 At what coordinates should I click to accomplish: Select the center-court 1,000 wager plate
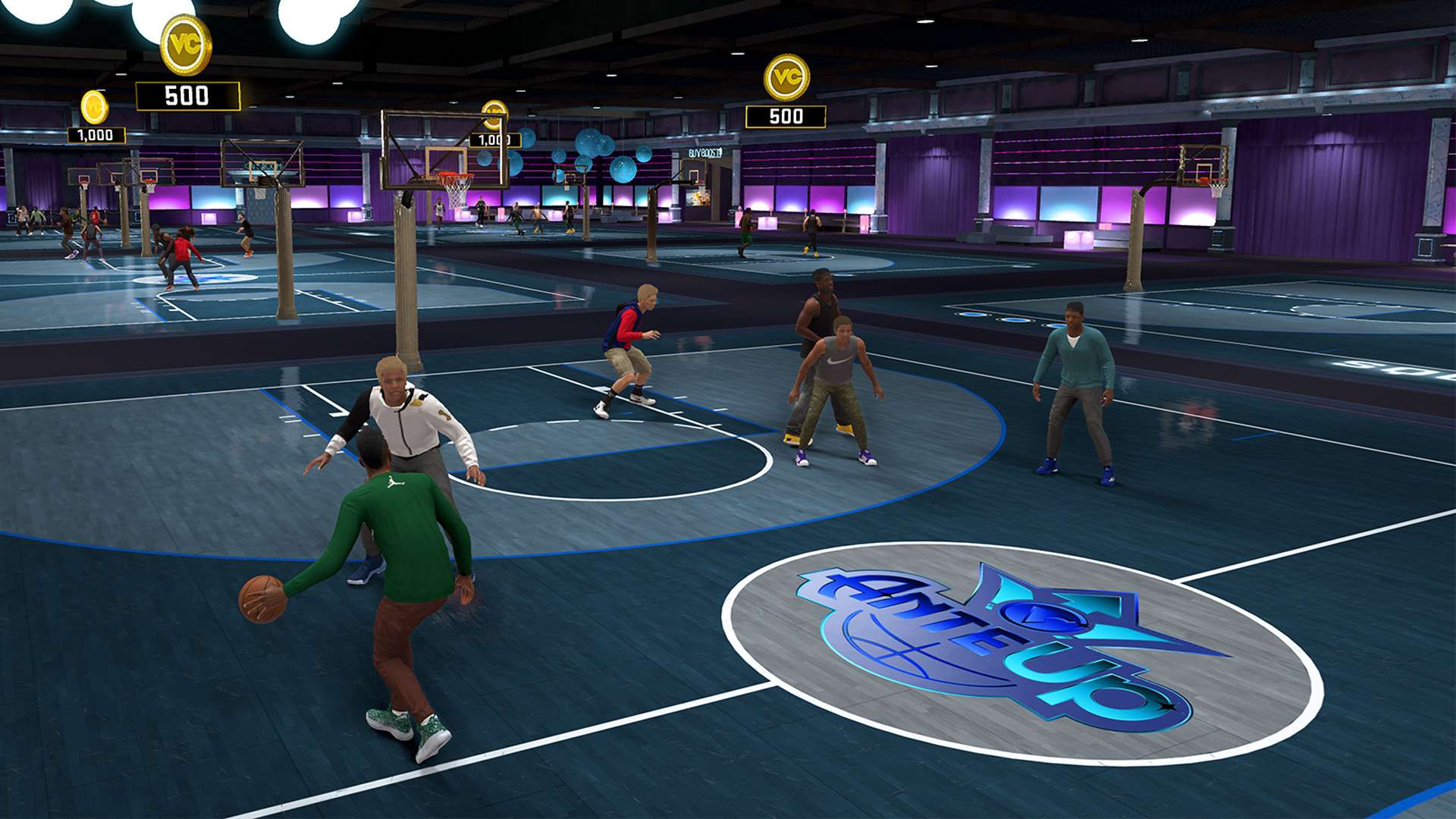pos(494,140)
